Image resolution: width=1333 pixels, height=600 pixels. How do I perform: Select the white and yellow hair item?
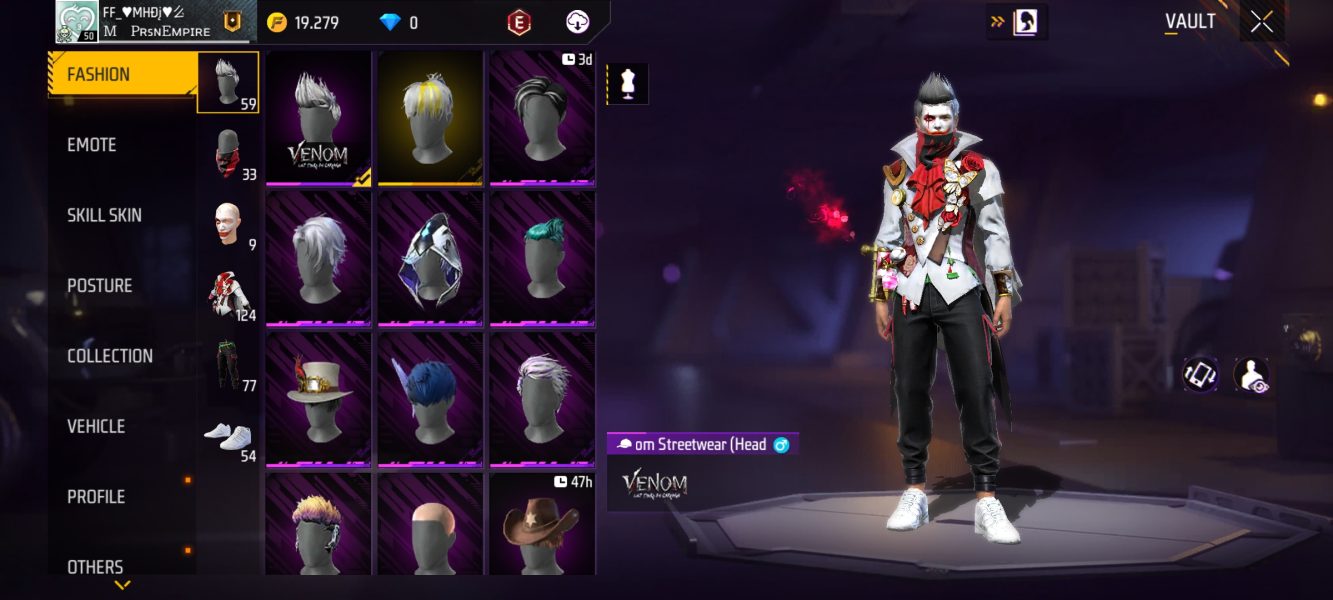pos(430,116)
